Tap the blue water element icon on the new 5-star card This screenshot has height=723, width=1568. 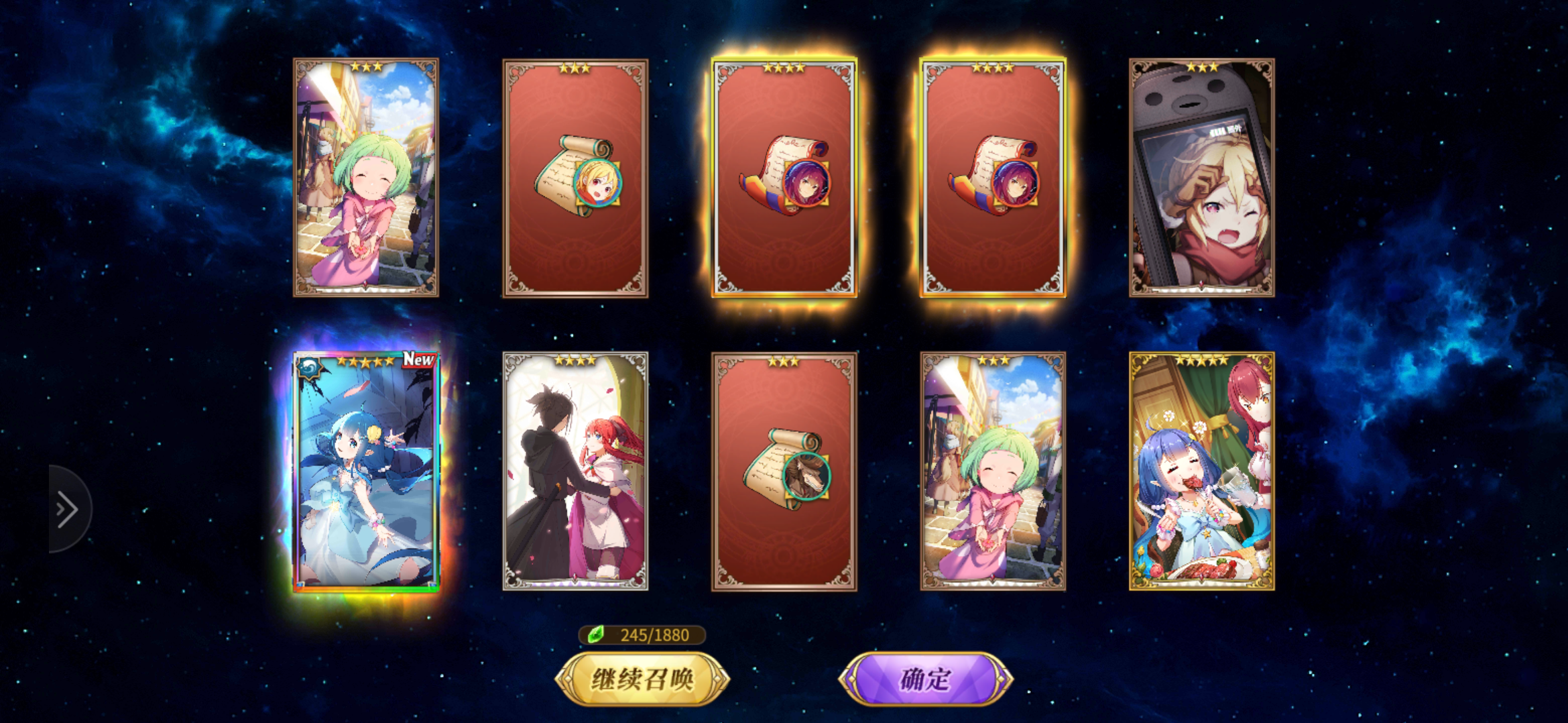click(308, 368)
